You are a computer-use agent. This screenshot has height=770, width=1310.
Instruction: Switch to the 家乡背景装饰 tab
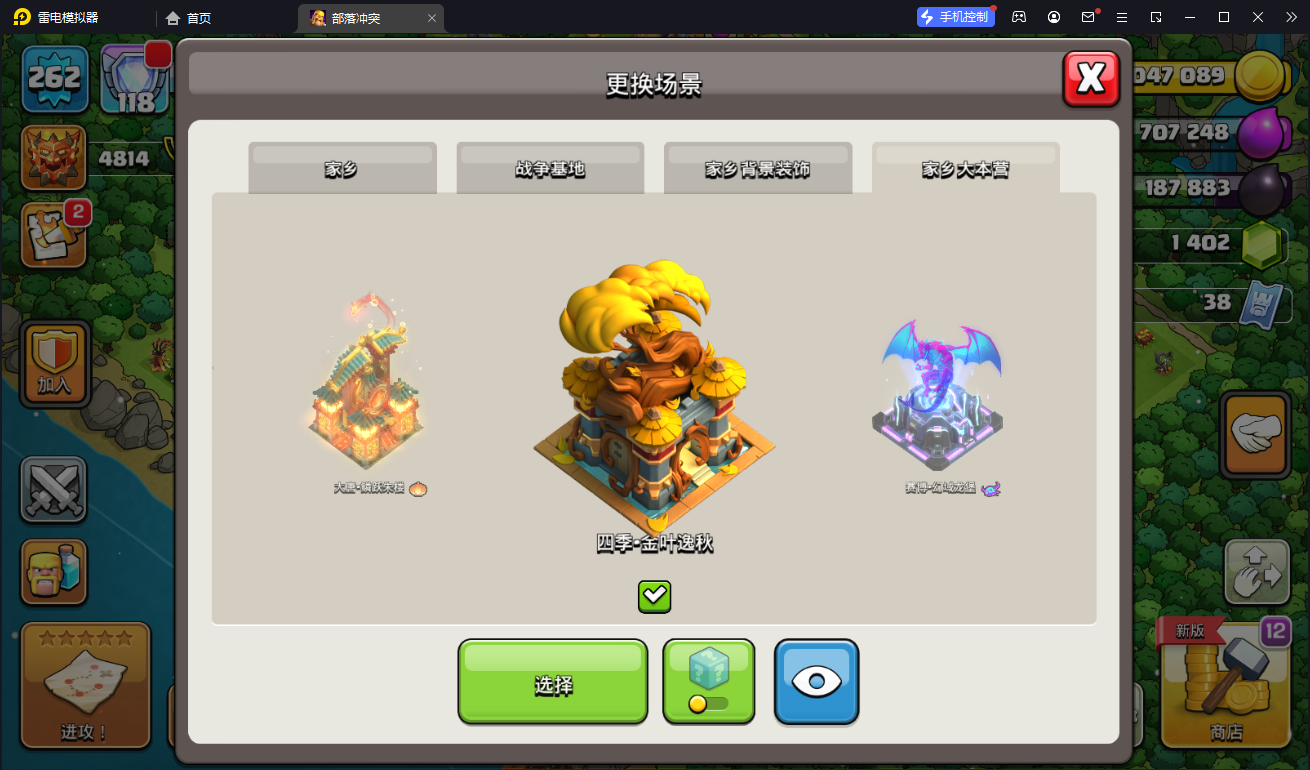pos(758,168)
